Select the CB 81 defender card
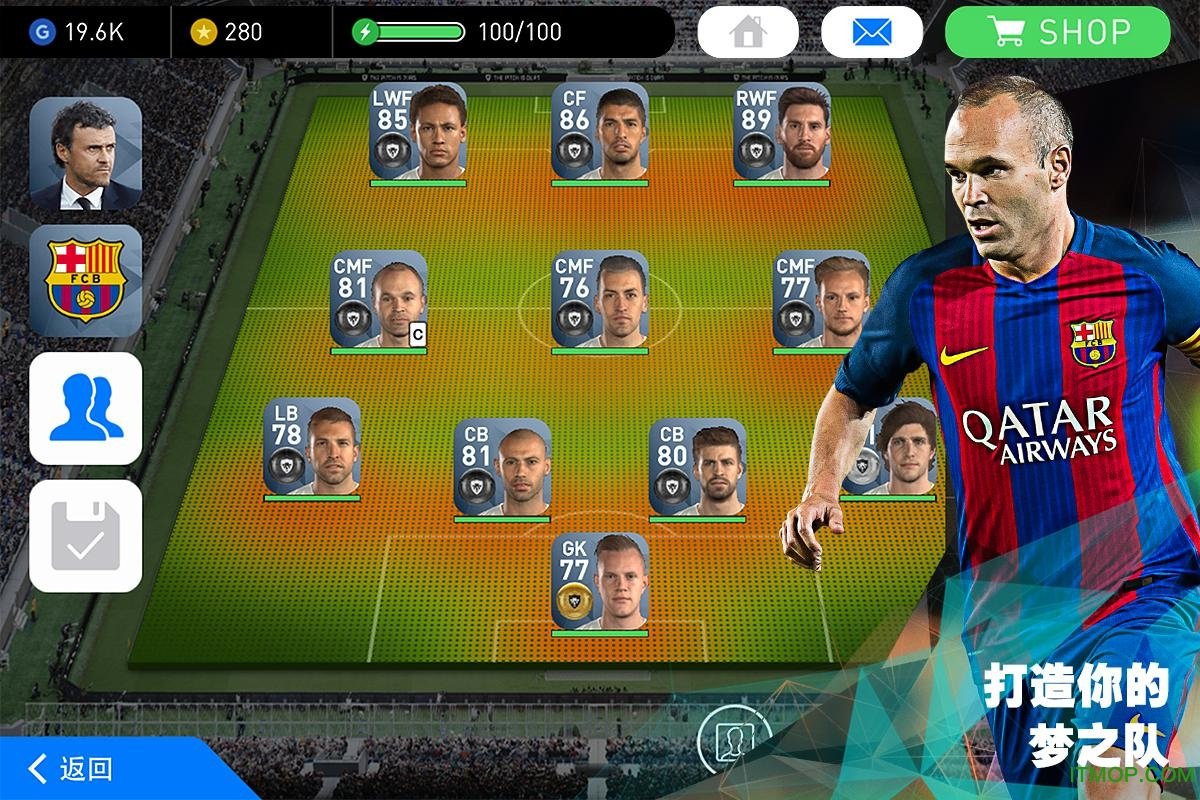This screenshot has height=800, width=1200. tap(502, 467)
